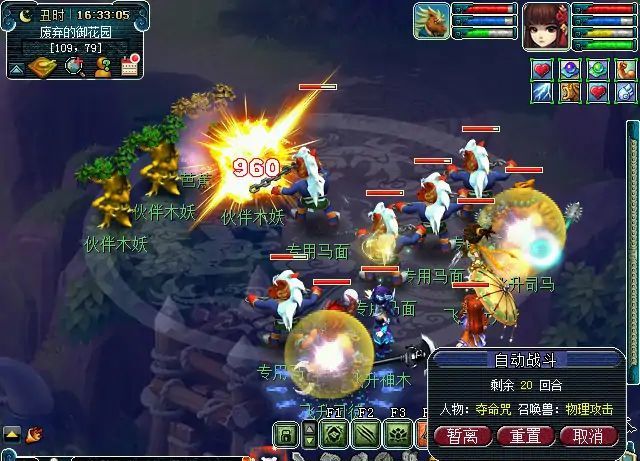Open the helper person question-mark icon

[102, 67]
